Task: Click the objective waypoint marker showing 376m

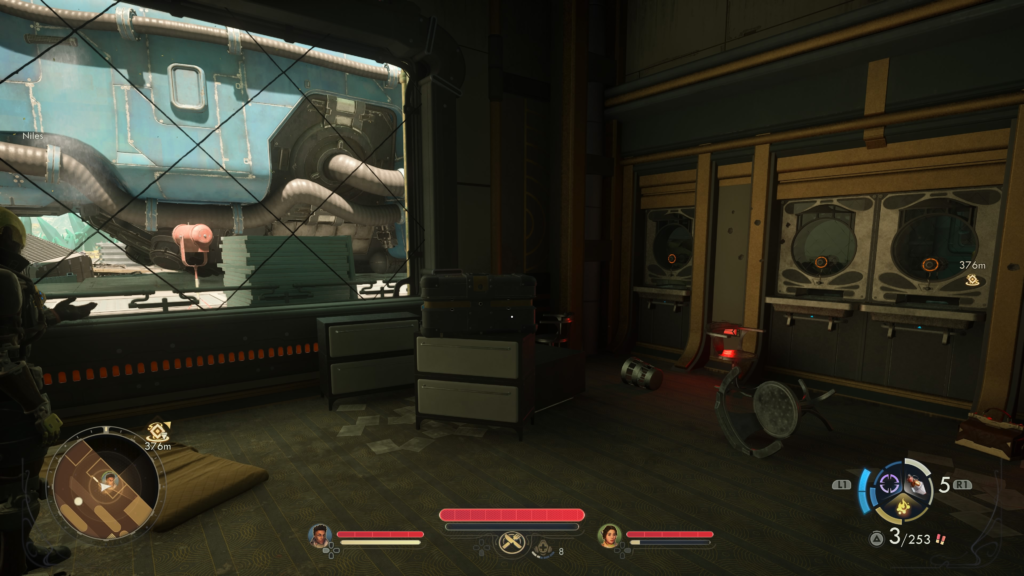Action: point(972,280)
